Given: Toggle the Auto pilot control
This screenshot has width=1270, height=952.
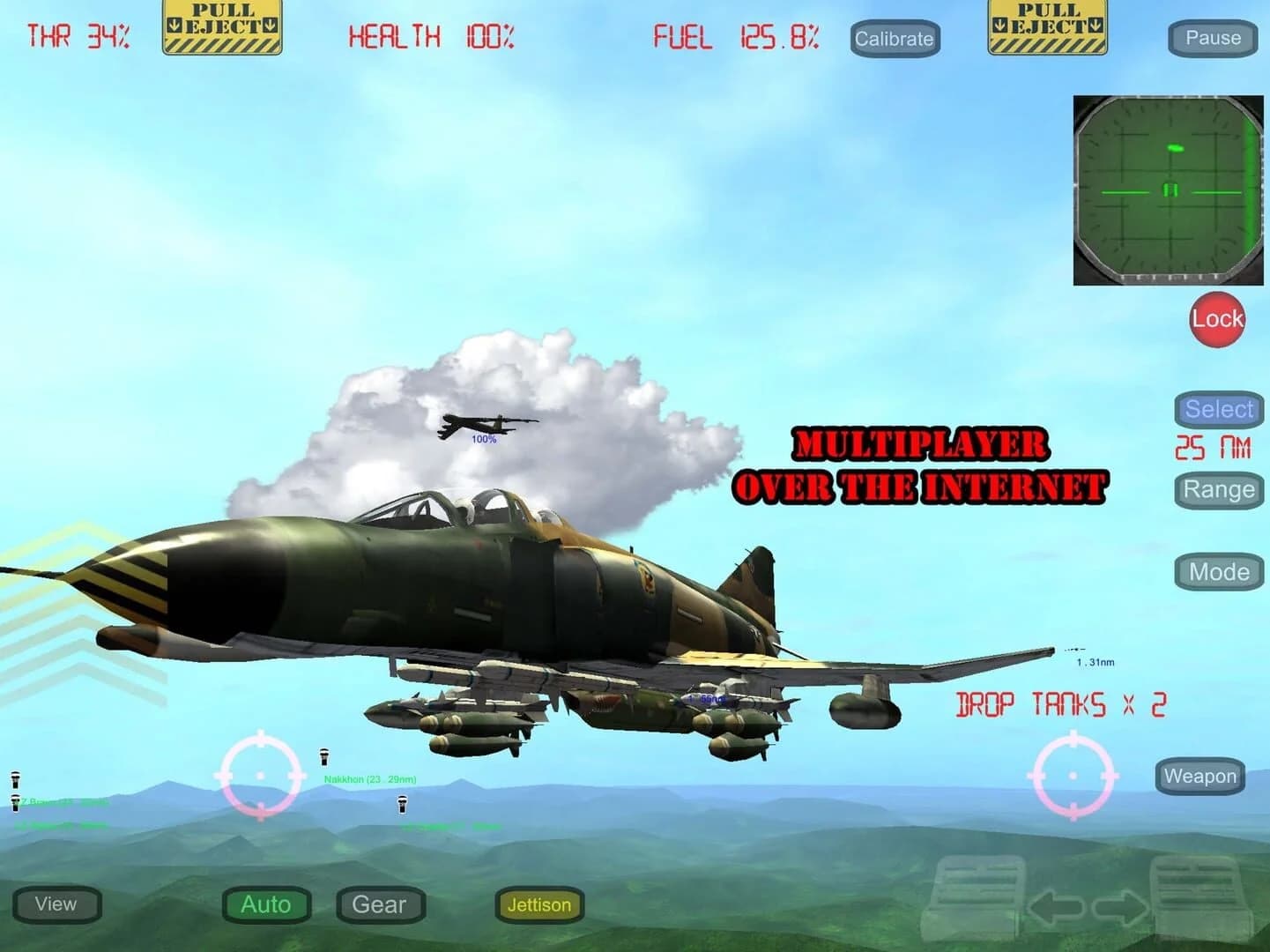Looking at the screenshot, I should point(265,904).
